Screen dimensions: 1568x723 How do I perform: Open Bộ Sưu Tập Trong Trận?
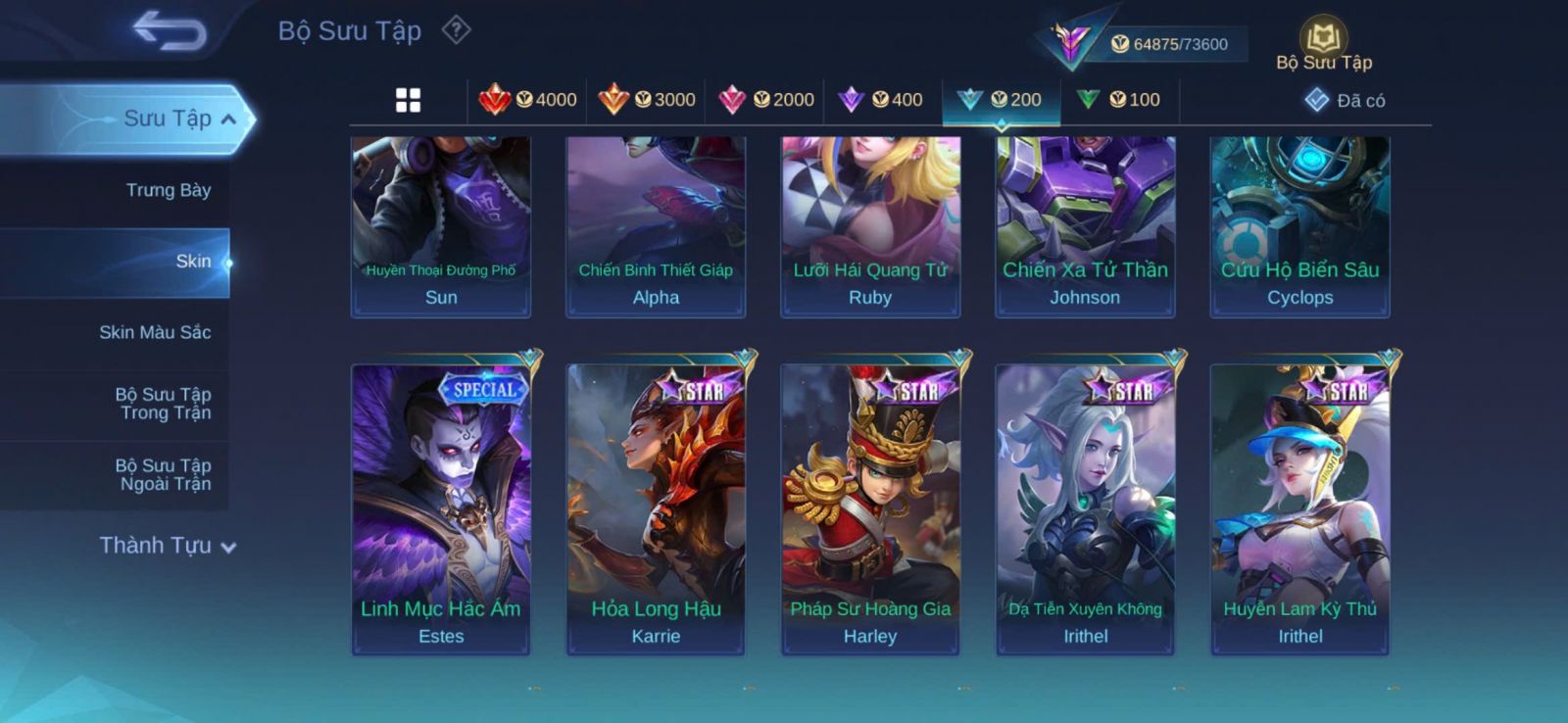(x=164, y=404)
